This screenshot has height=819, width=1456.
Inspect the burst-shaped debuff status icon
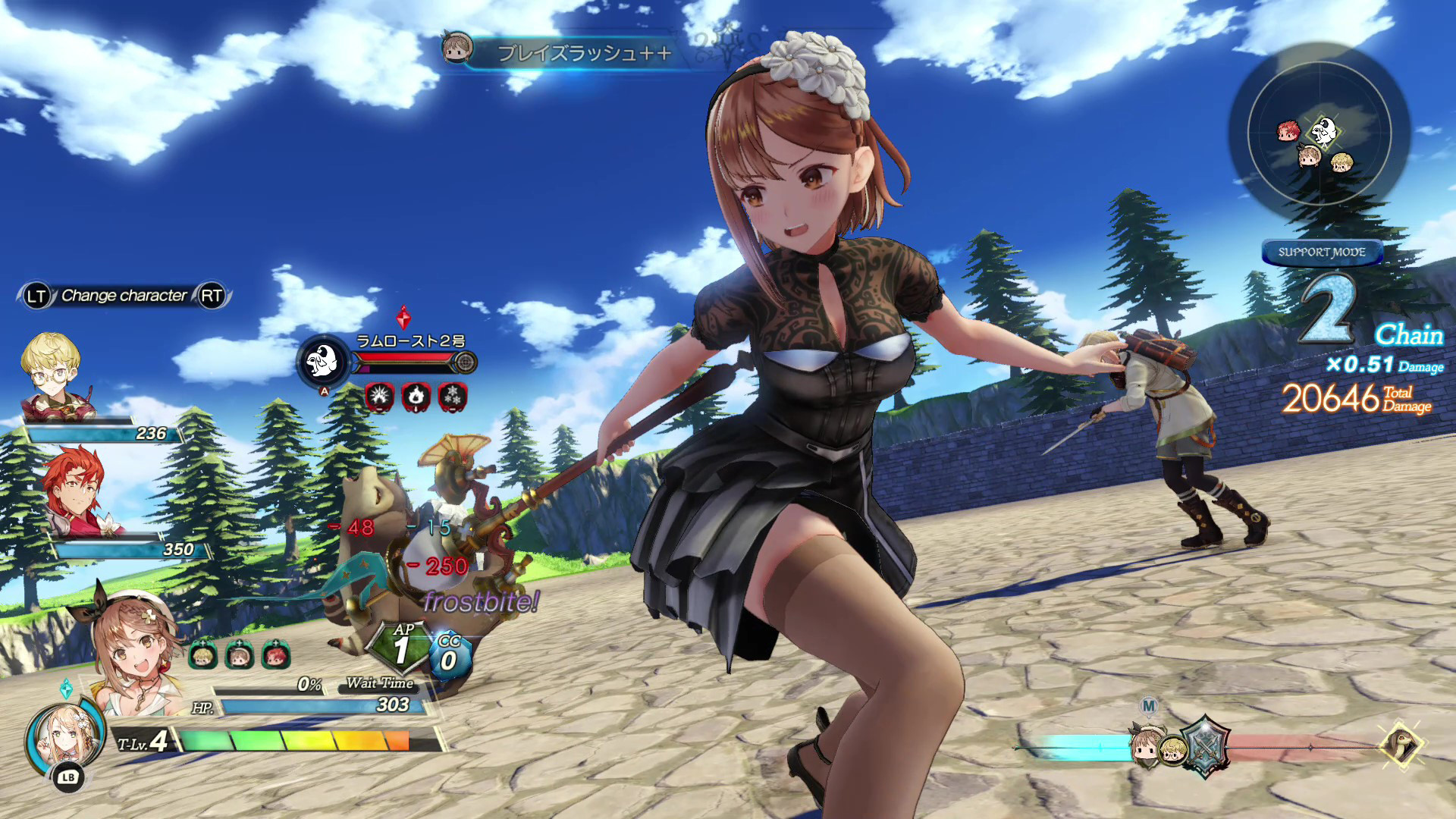click(x=379, y=397)
